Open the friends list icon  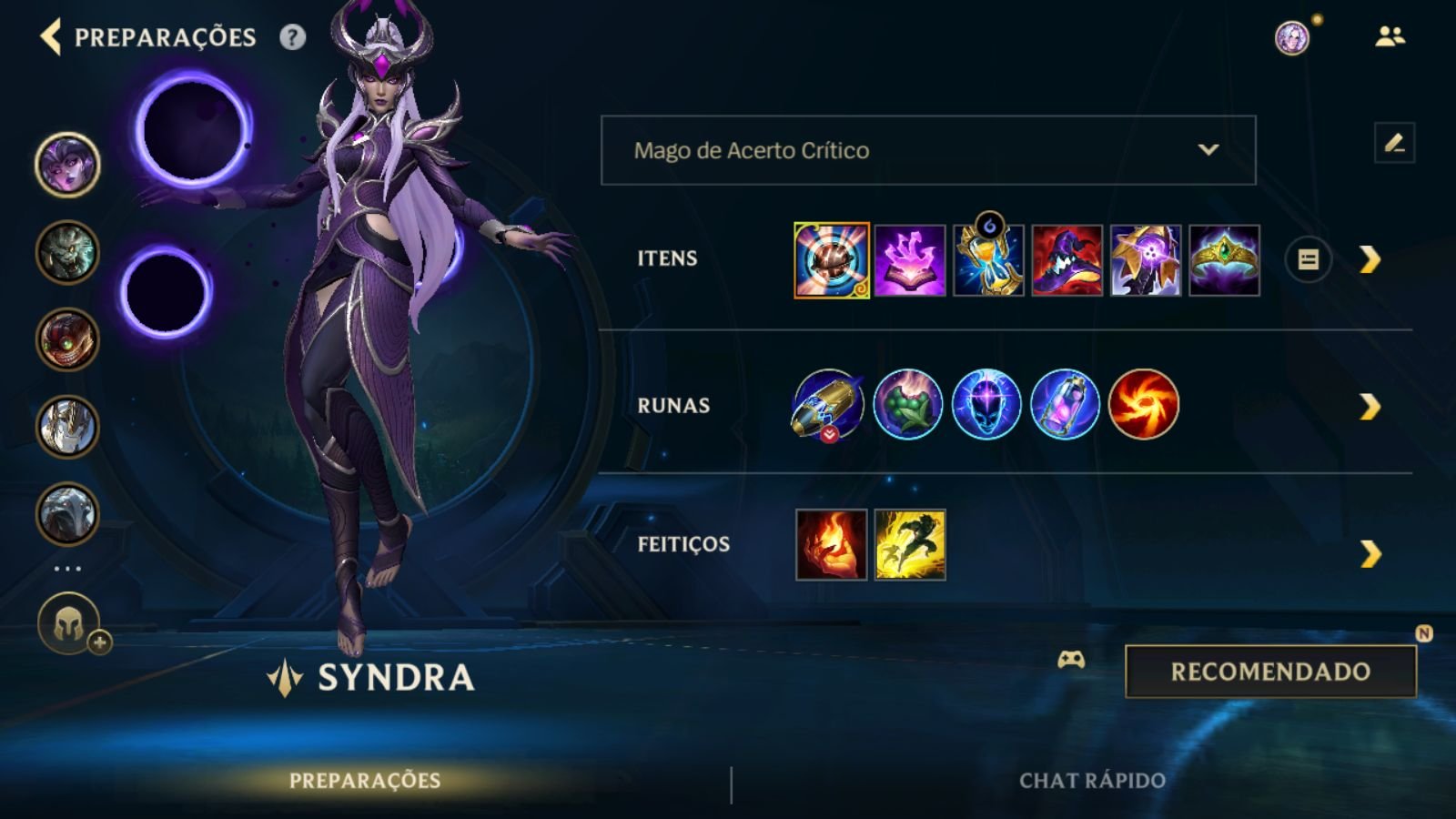pyautogui.click(x=1390, y=37)
